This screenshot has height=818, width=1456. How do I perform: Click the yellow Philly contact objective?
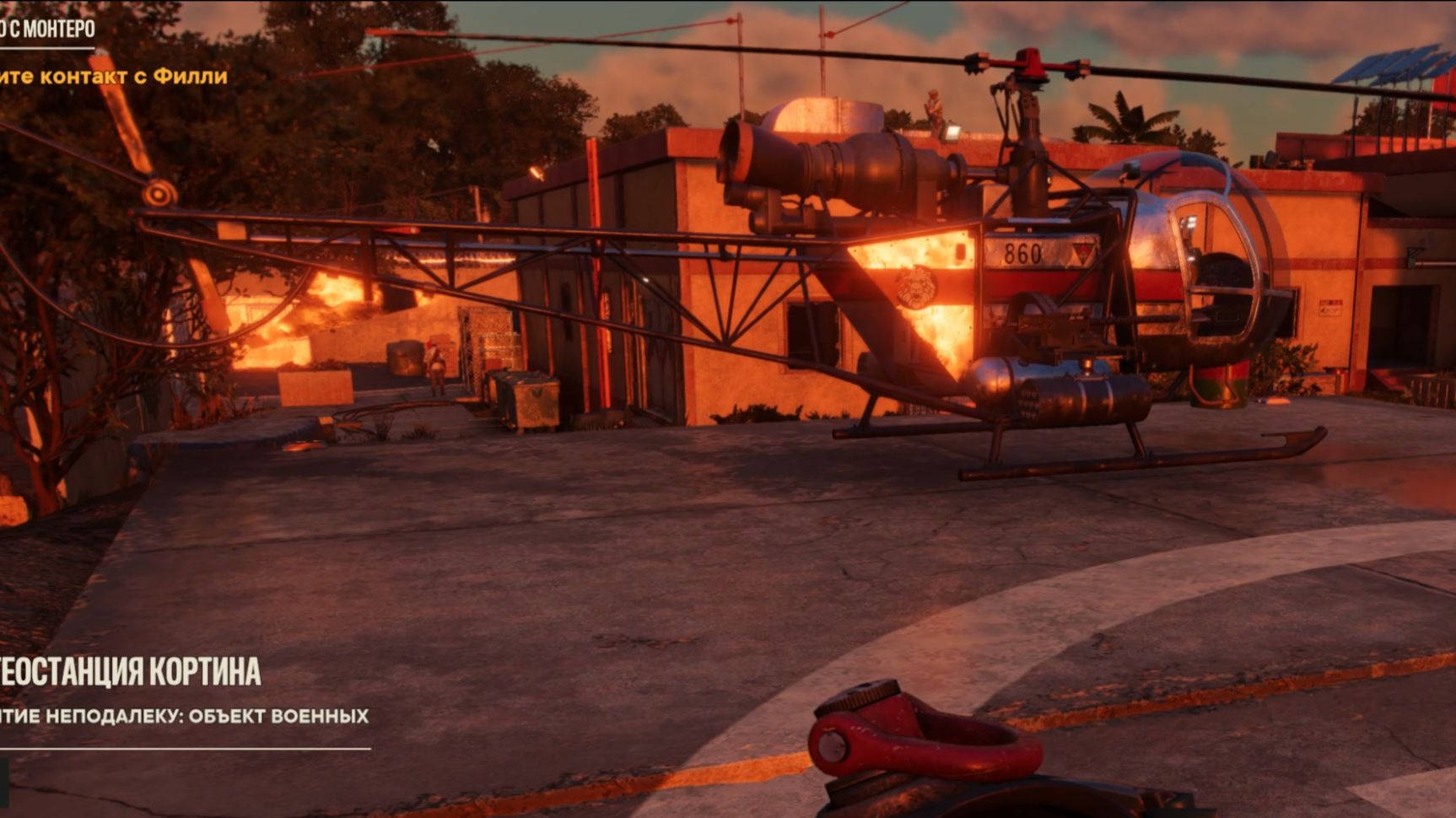pos(114,76)
